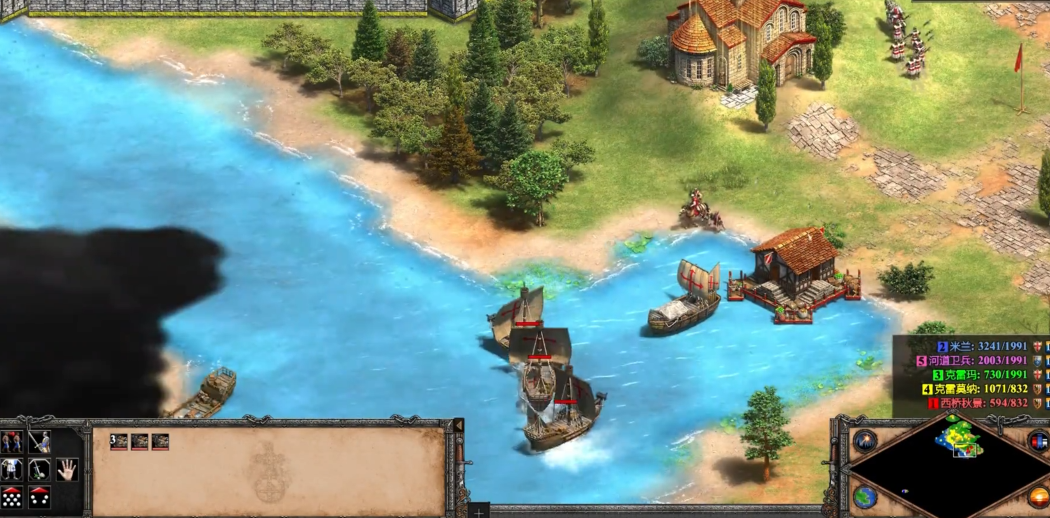This screenshot has height=518, width=1050.
Task: Toggle the red and blue minimap mode button
Action: pyautogui.click(x=1036, y=441)
